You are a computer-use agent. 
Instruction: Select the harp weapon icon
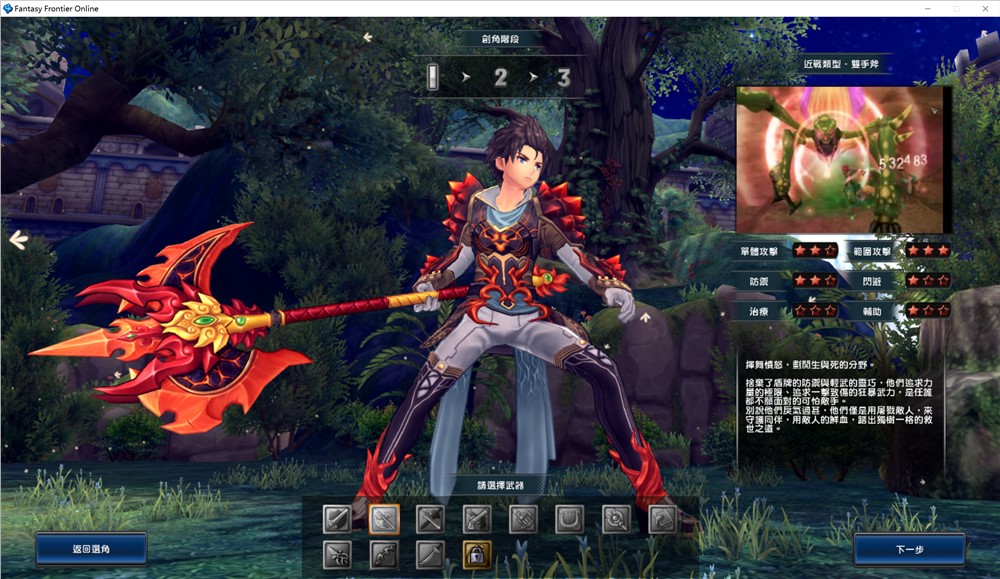point(570,518)
